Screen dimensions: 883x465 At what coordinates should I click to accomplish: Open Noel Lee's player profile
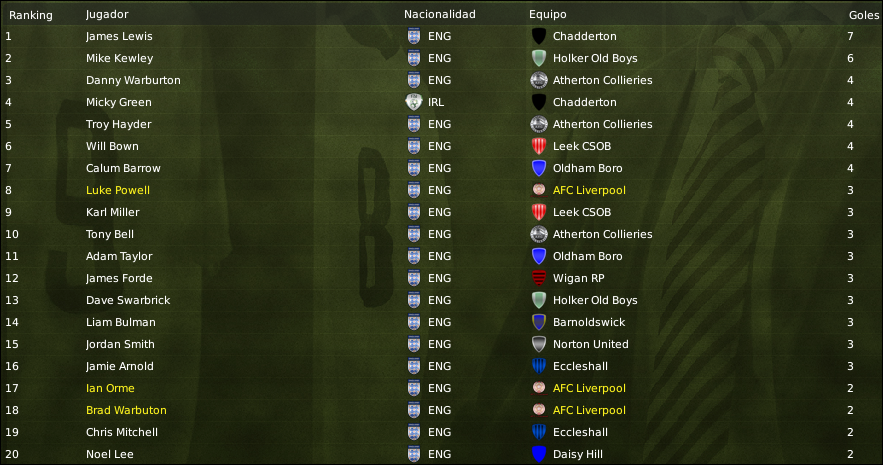109,454
